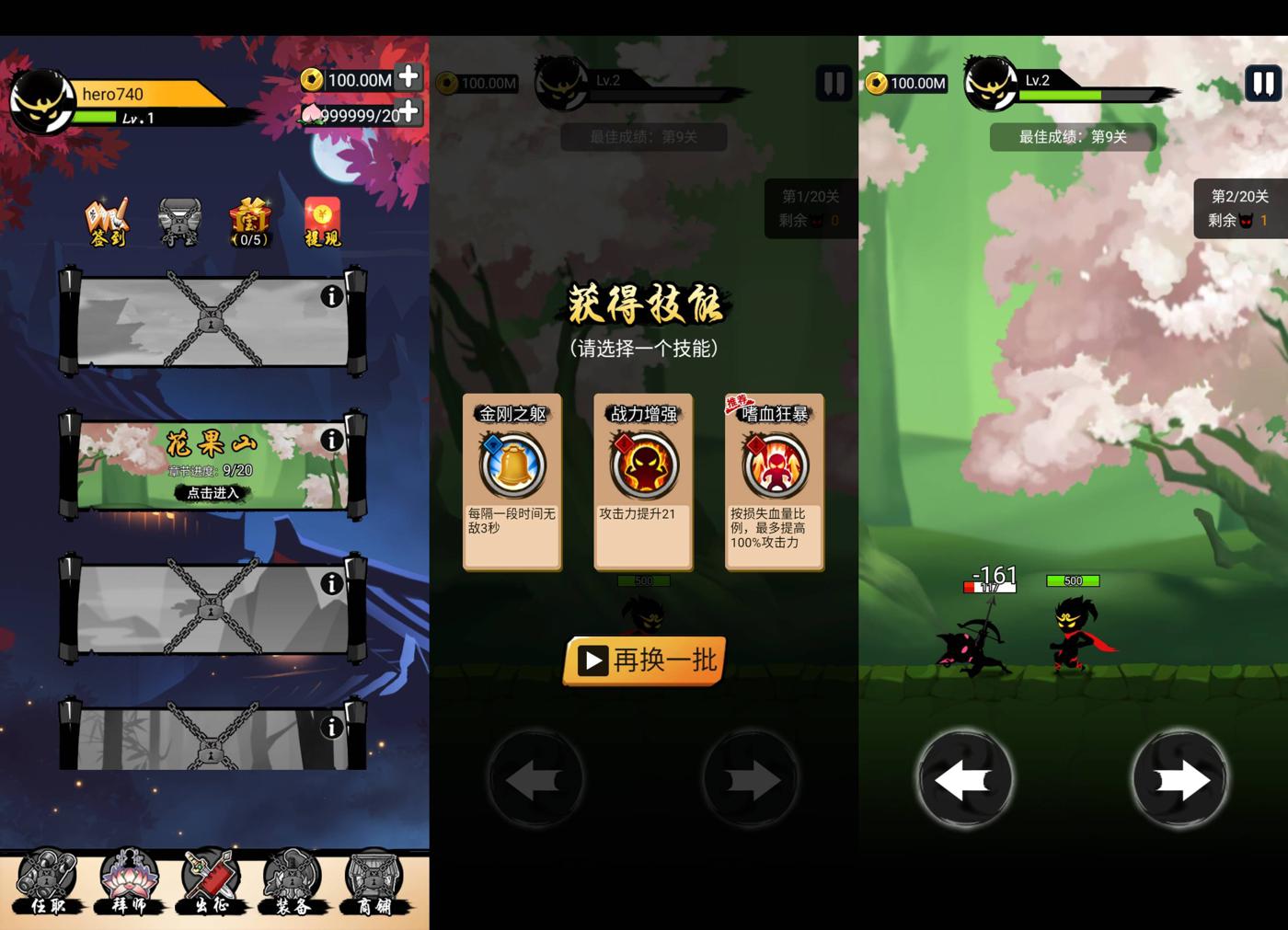Select the 出征 sword and banner tab
Screen dimensions: 1288x930
click(x=212, y=883)
